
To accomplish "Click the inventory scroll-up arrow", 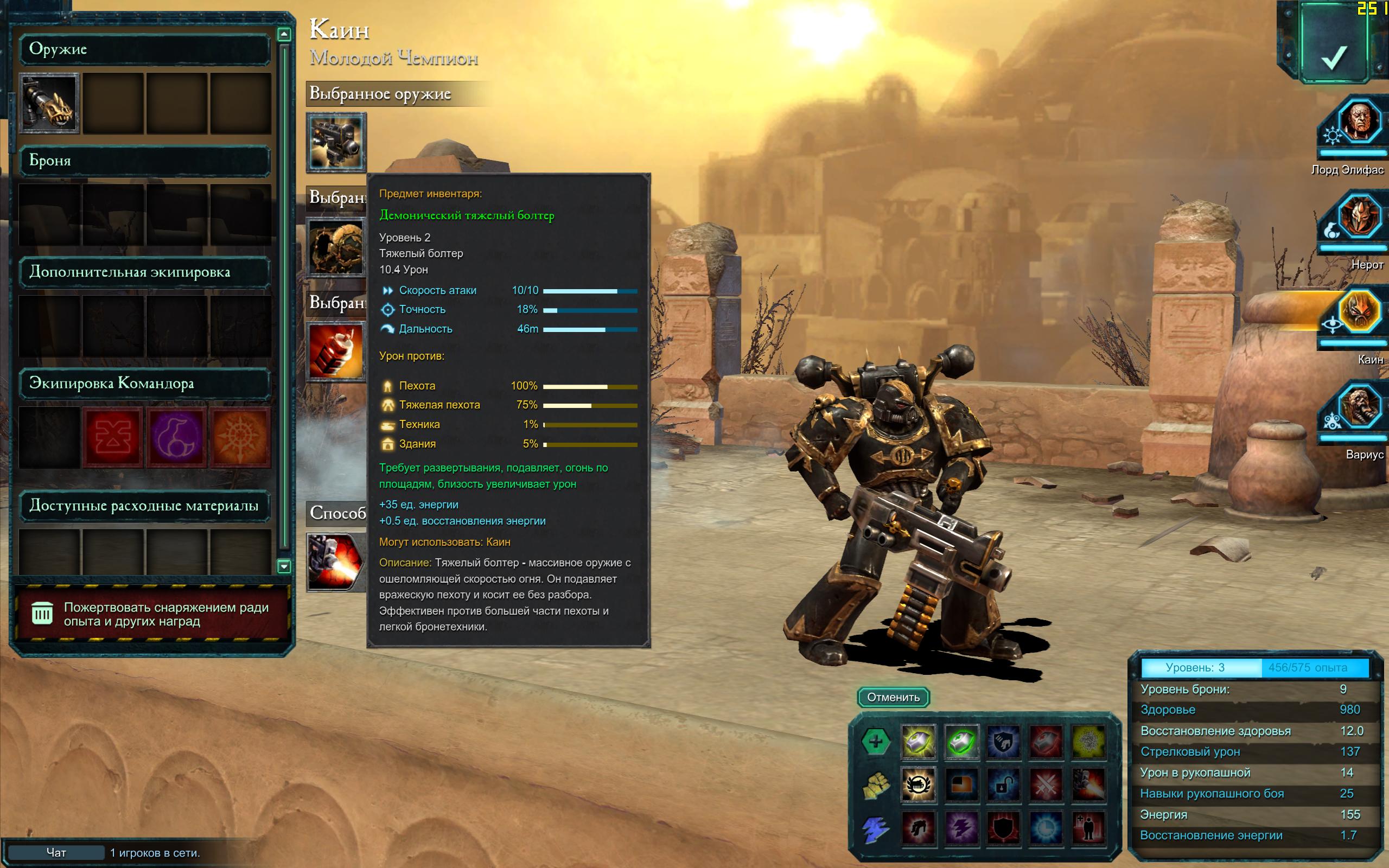I will pos(284,34).
